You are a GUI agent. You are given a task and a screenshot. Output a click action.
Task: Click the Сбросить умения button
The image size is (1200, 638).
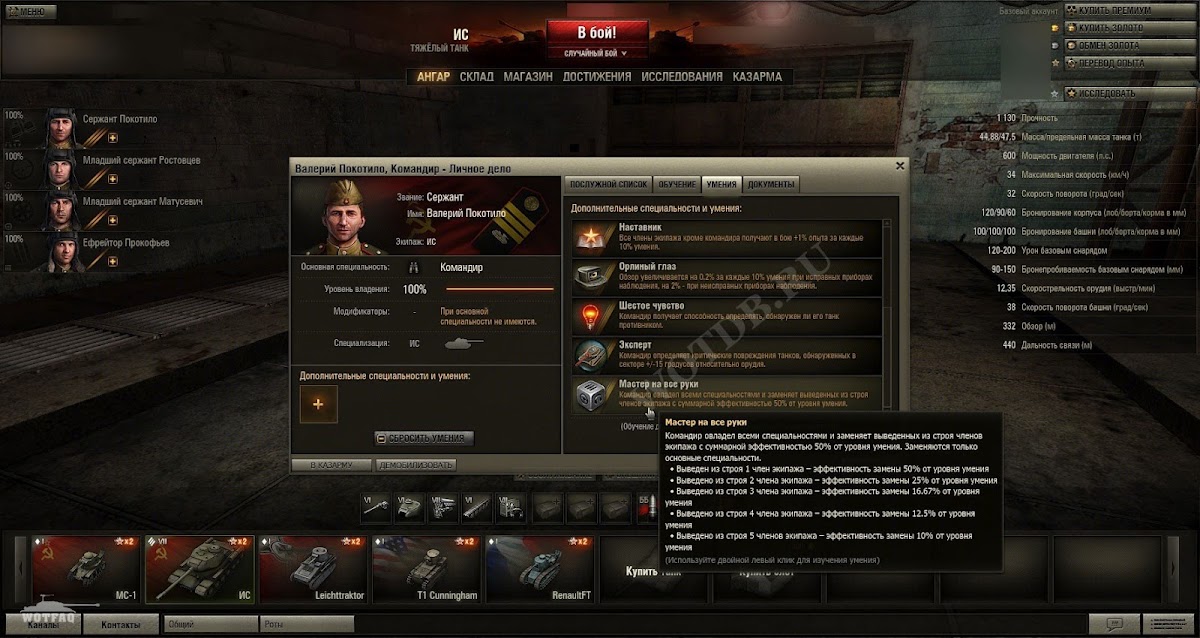click(425, 438)
